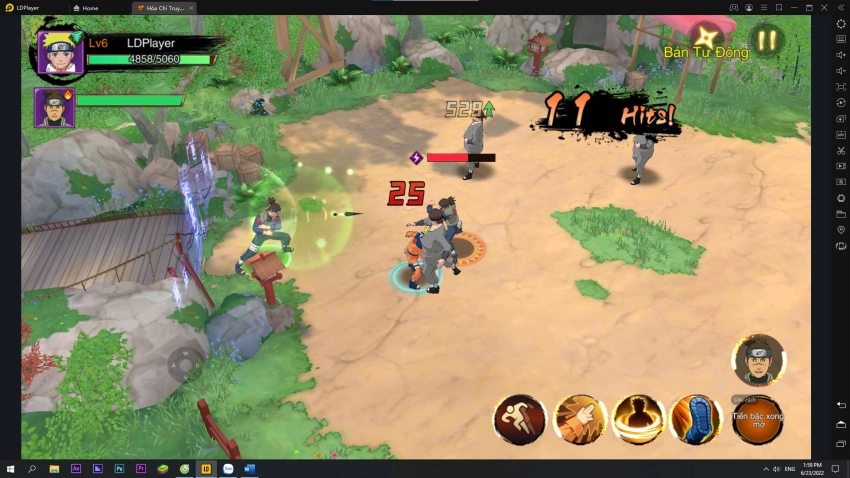Tap the virtual movement joystick
The height and width of the screenshot is (478, 850).
tap(185, 365)
